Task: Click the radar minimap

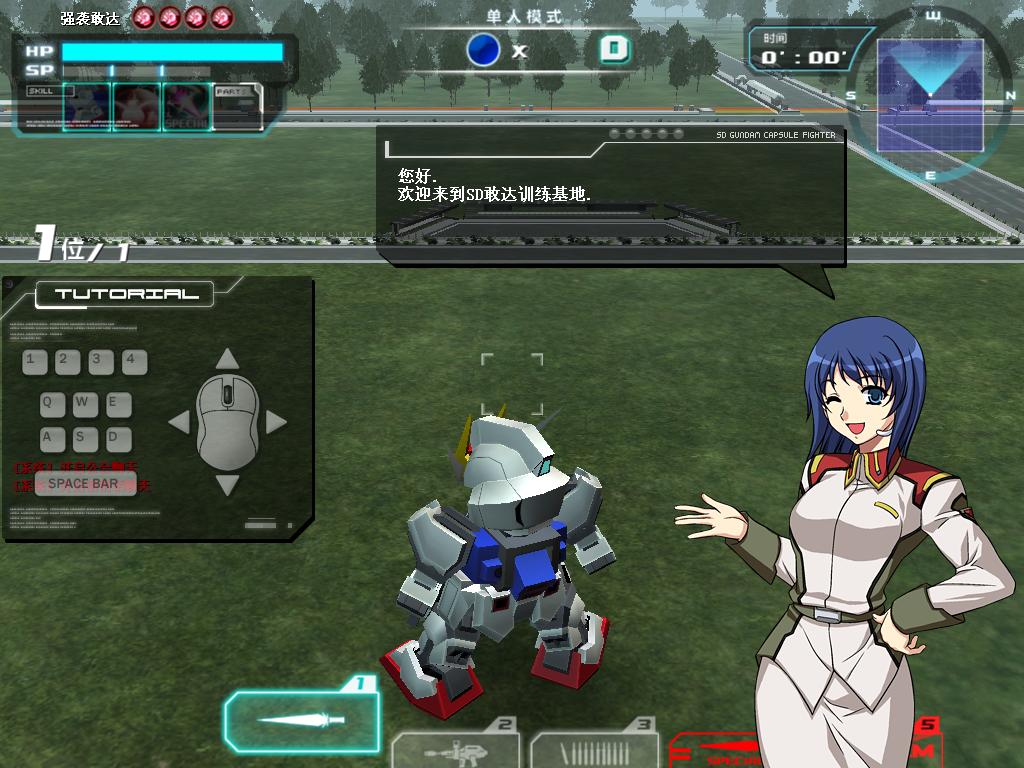Action: coord(929,95)
